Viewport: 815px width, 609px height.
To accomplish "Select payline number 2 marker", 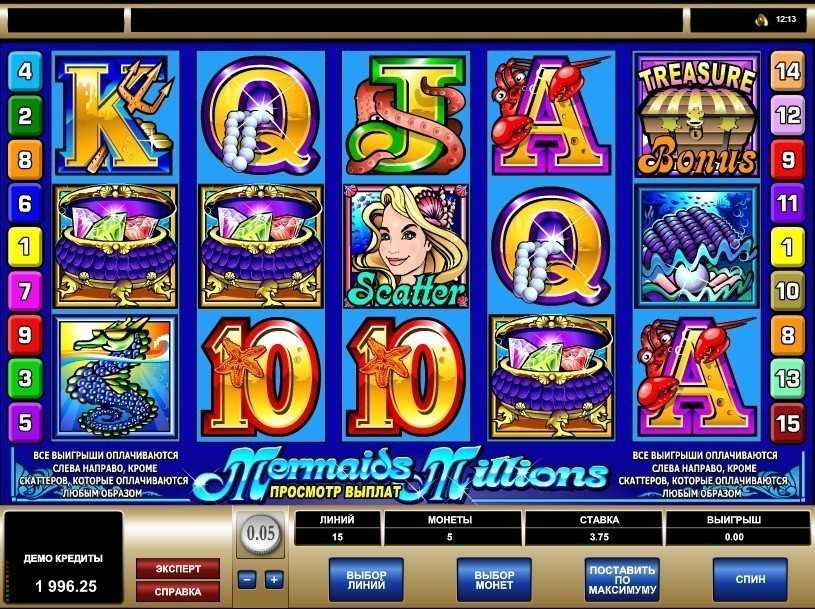I will 25,116.
